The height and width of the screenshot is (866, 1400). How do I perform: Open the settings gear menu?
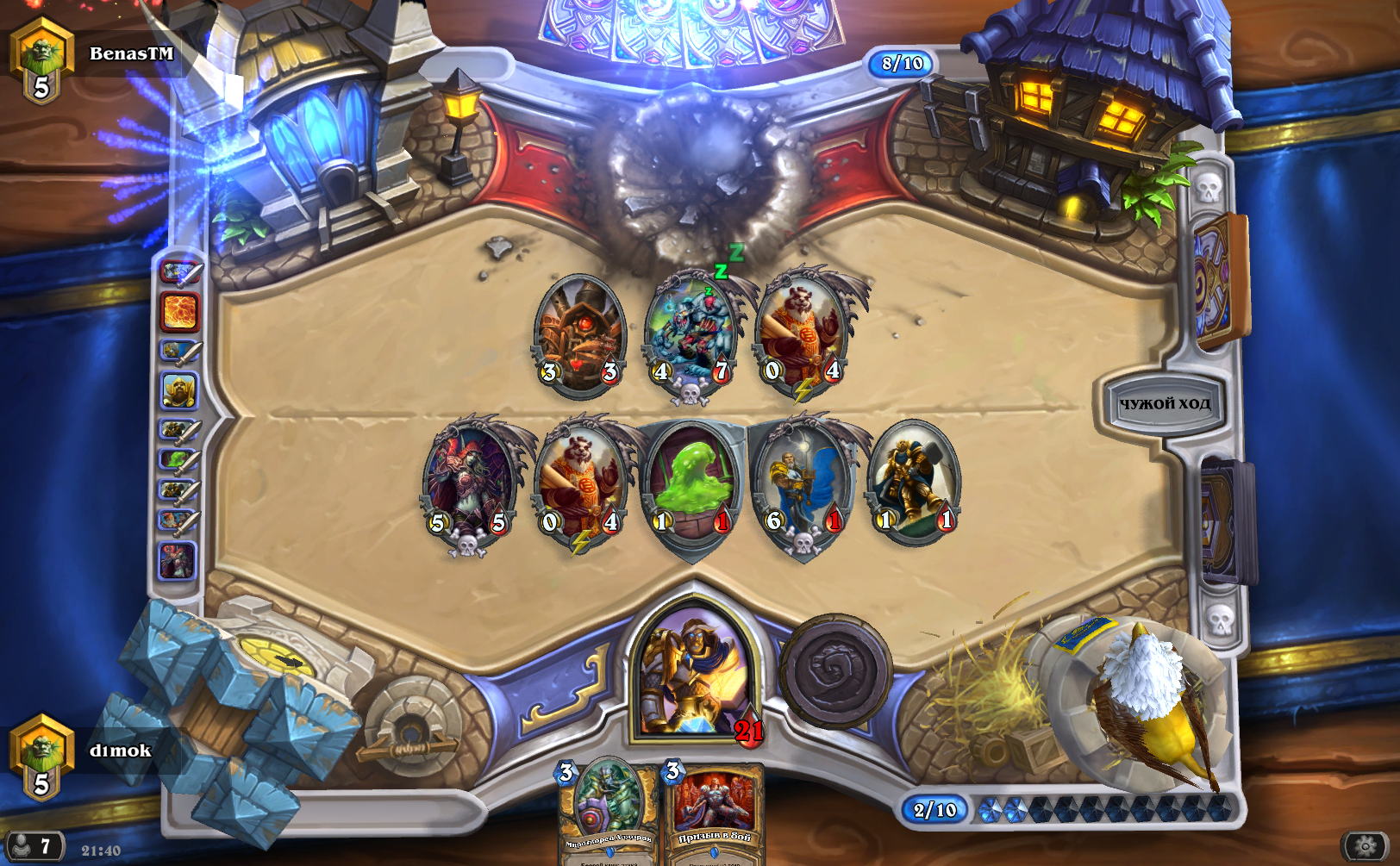pos(1366,846)
